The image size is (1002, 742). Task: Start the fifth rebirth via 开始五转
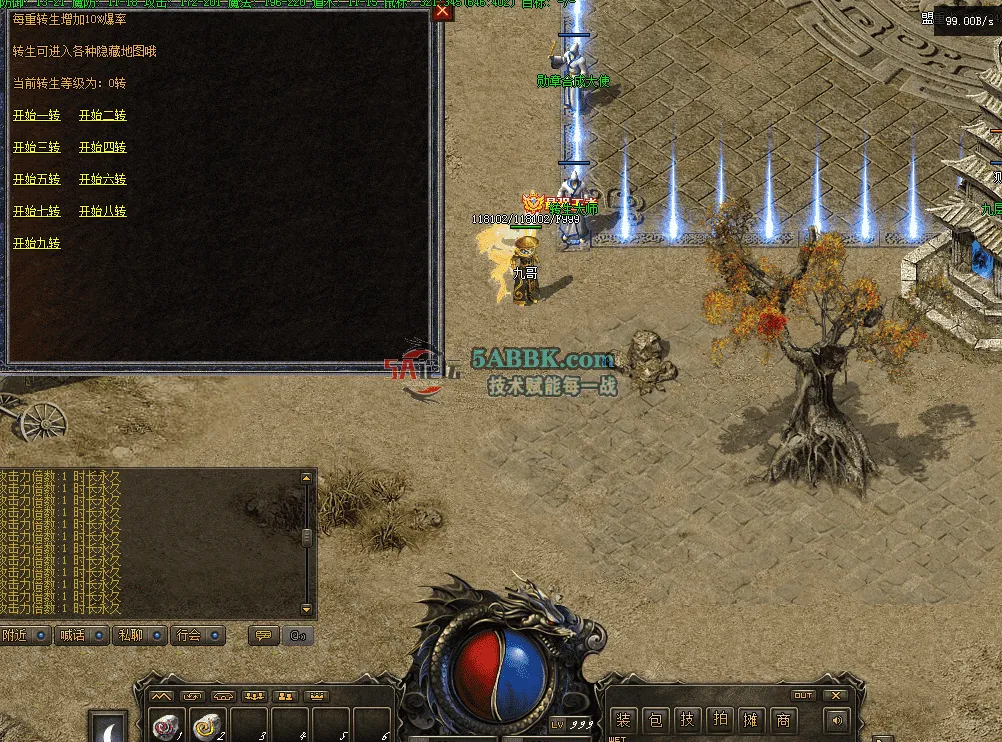coord(37,180)
